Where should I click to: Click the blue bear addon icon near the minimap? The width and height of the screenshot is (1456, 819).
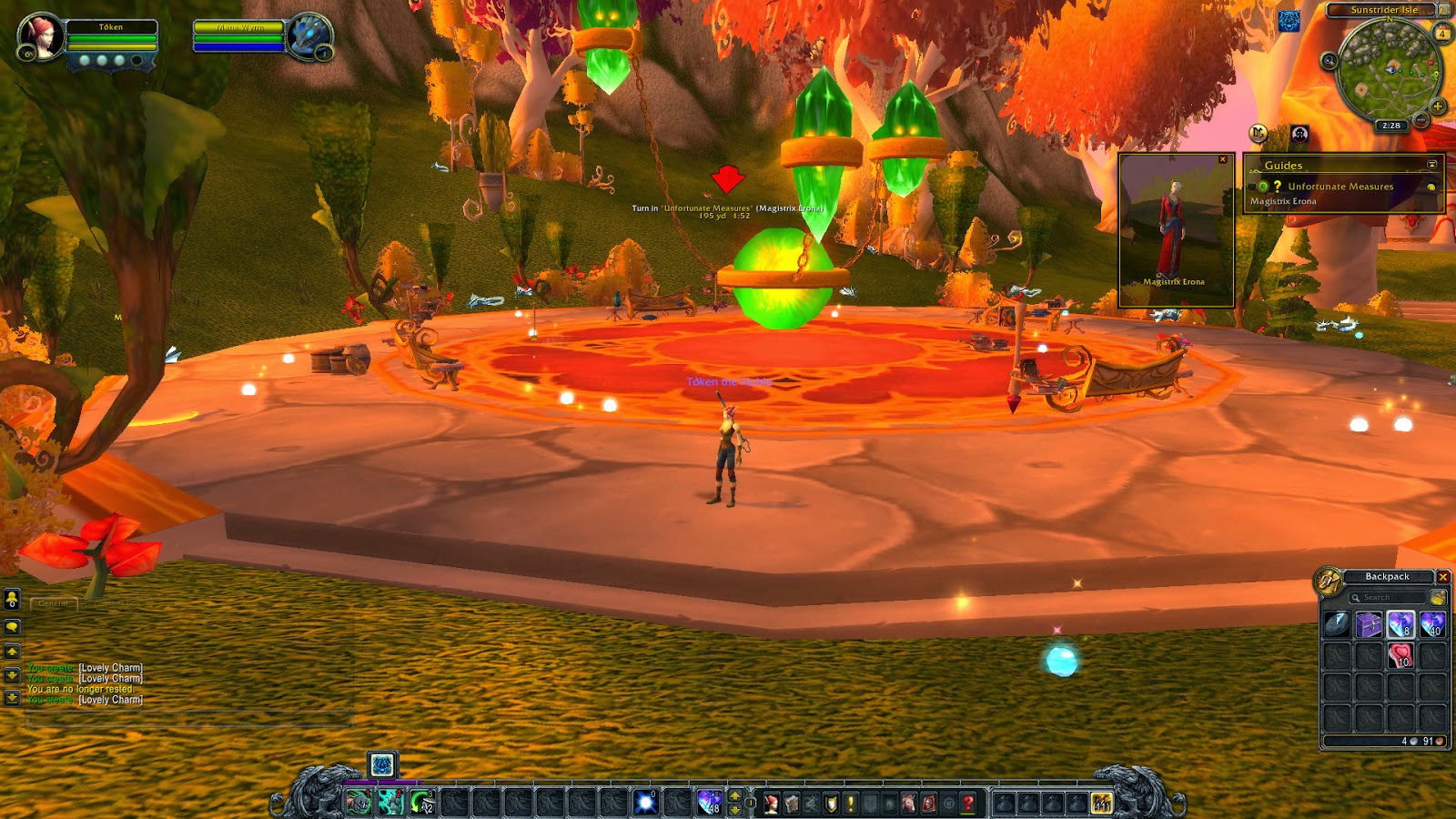(1290, 21)
